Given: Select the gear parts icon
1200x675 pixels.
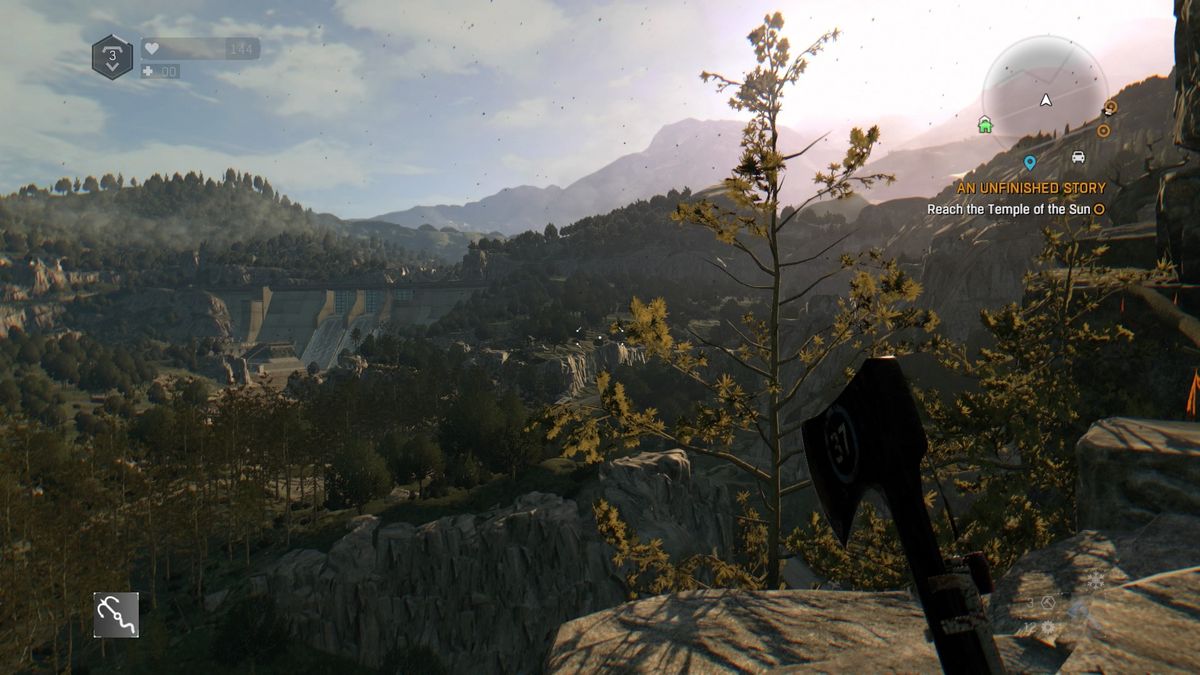Looking at the screenshot, I should click(x=1047, y=627).
